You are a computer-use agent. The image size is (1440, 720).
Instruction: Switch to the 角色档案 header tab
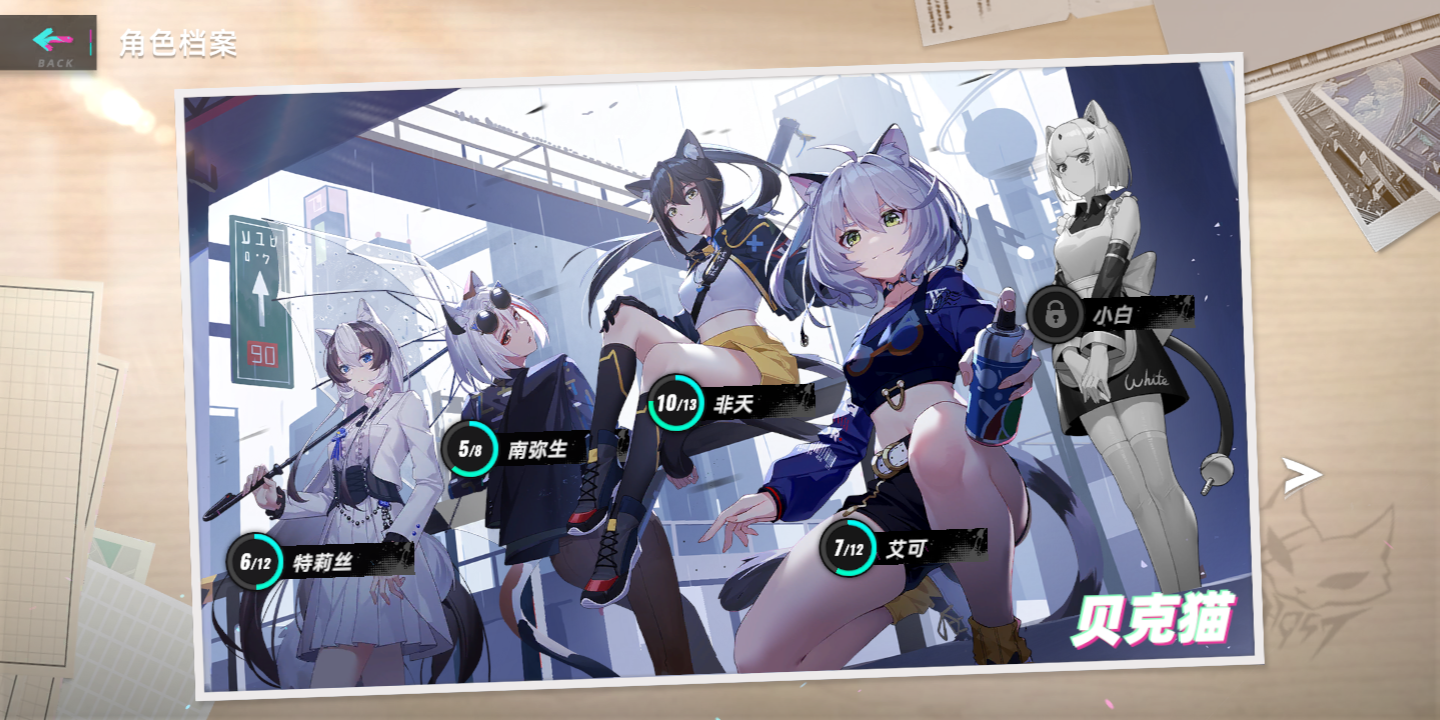176,43
